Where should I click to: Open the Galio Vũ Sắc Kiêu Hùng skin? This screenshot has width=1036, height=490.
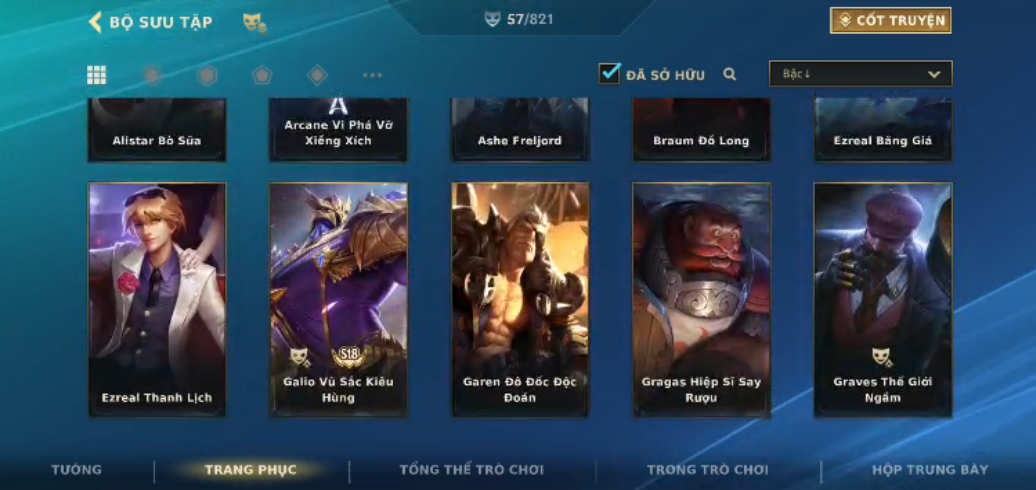pos(338,298)
